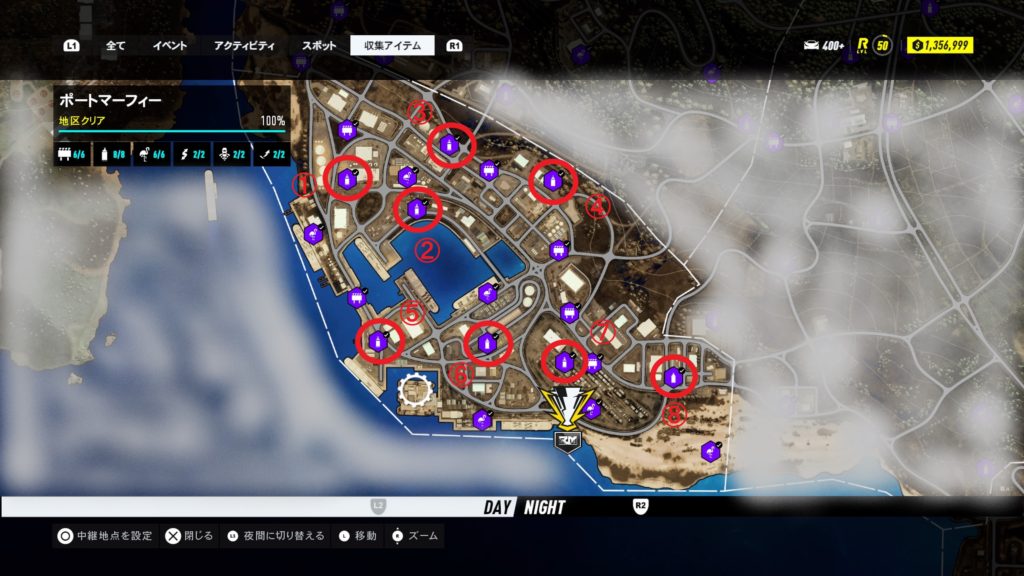This screenshot has width=1024, height=576.
Task: Choose the street art marker circled number 4
Action: coord(551,181)
